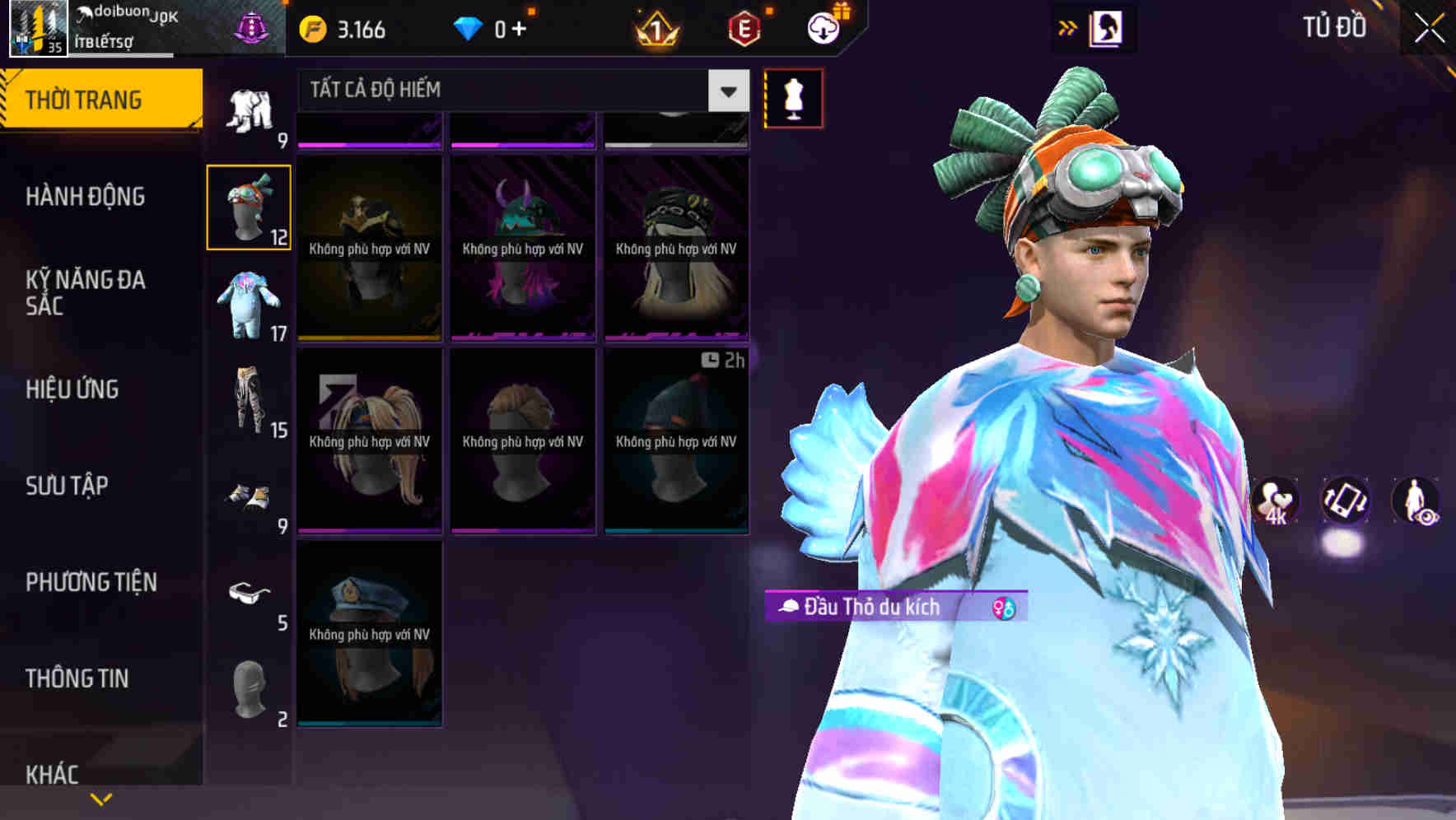The width and height of the screenshot is (1456, 820).
Task: Open the Tất Cả Độ Hiếm rarity dropdown
Action: [x=728, y=91]
